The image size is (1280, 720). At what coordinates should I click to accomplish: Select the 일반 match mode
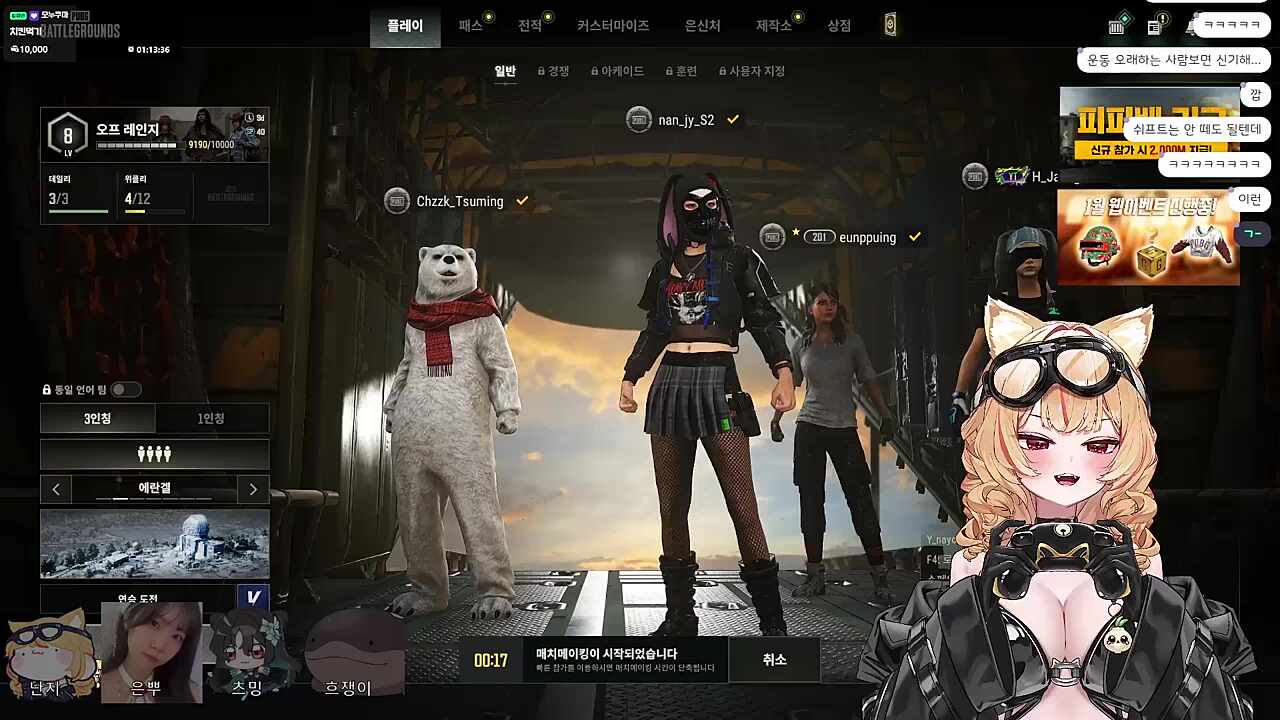pos(505,71)
